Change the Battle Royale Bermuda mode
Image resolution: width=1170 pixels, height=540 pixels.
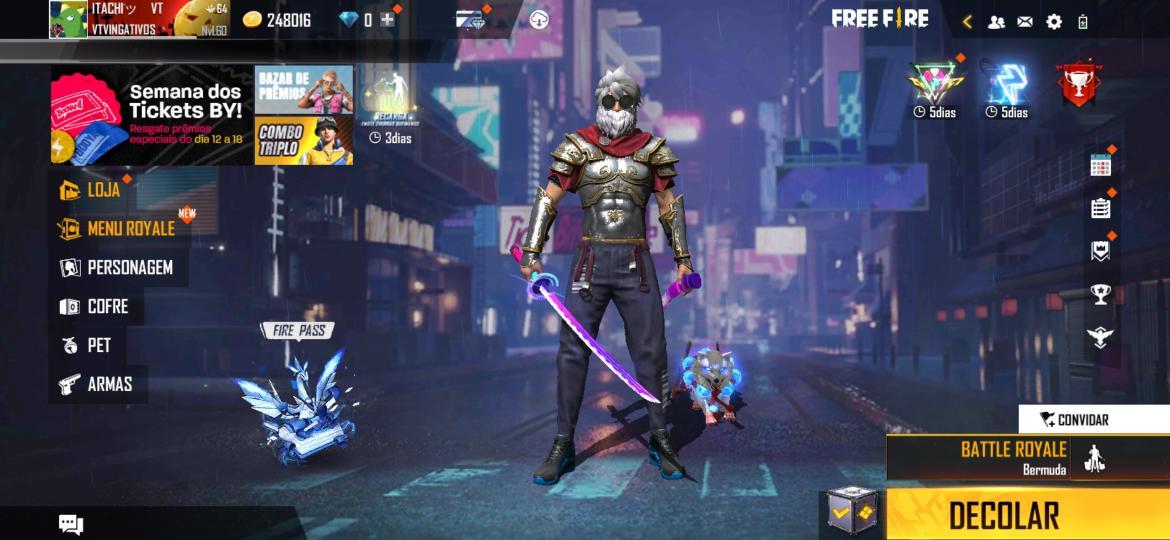(1012, 457)
